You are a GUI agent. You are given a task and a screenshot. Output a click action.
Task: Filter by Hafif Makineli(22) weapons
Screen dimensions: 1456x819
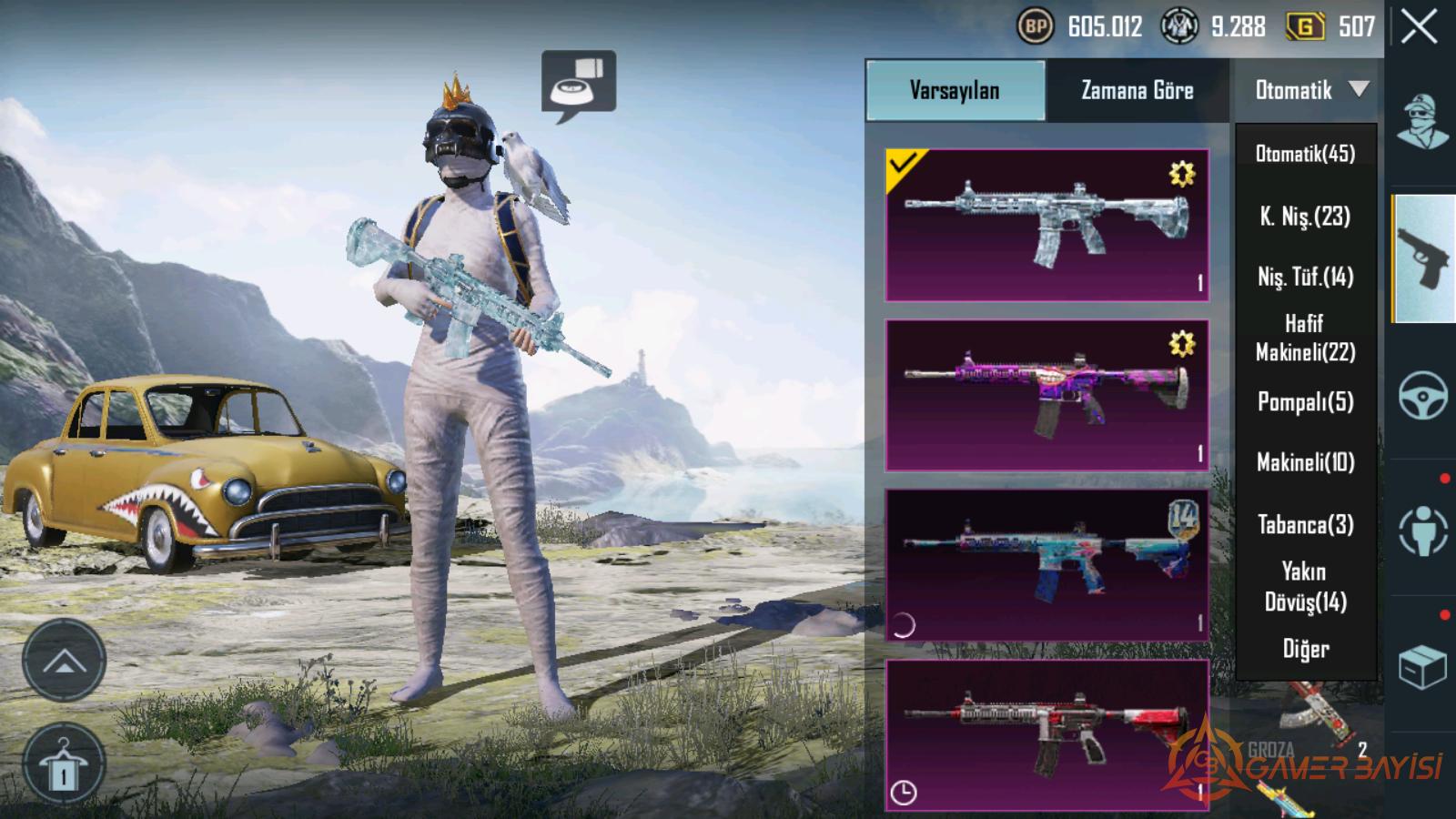(x=1305, y=338)
